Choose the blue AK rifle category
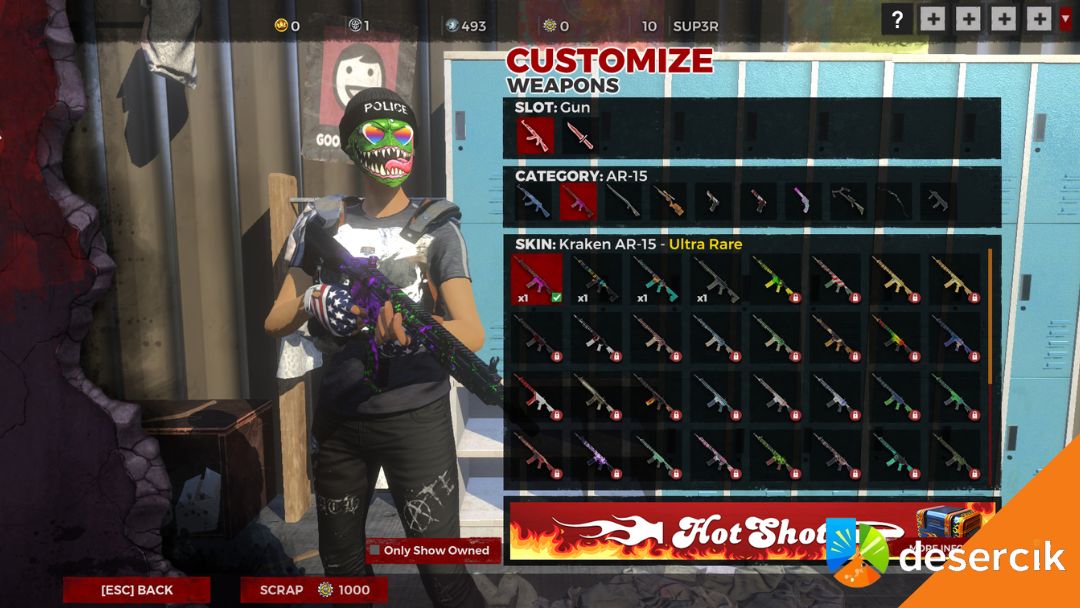This screenshot has height=608, width=1080. coord(534,201)
